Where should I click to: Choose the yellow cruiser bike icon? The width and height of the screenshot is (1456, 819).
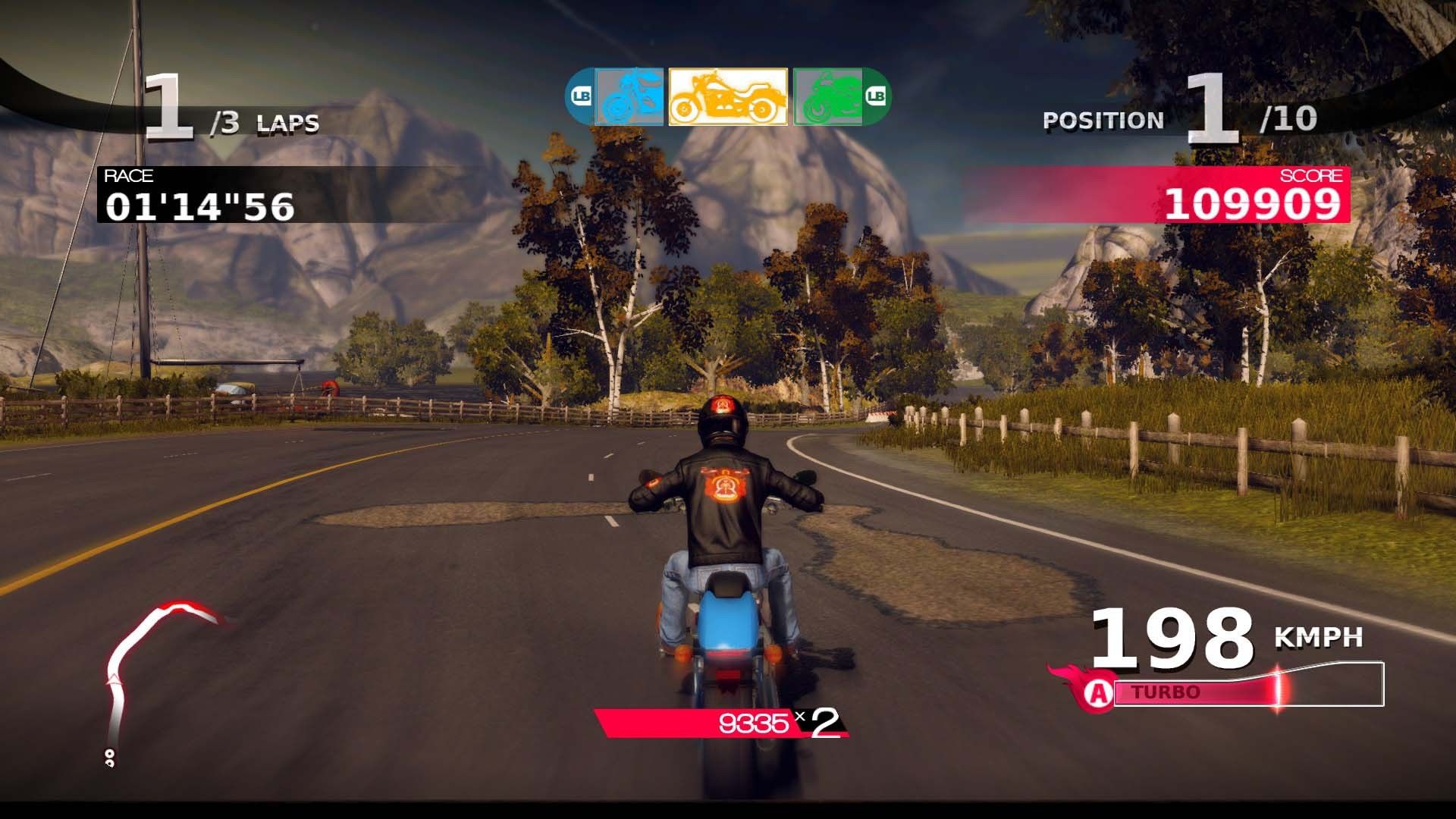[x=727, y=96]
